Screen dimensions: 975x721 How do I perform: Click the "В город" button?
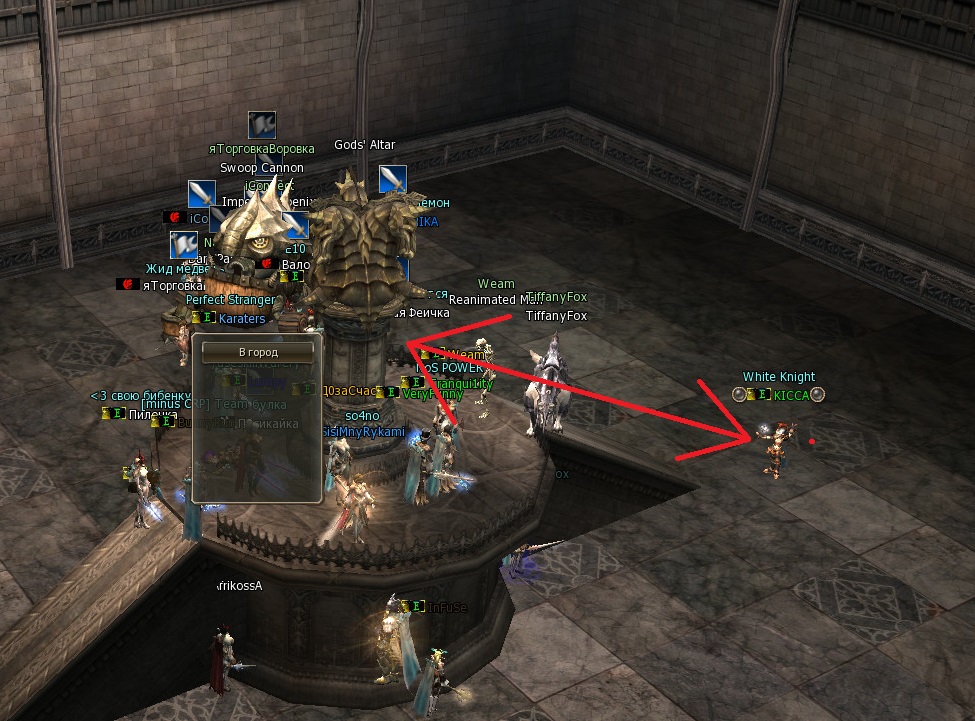(x=257, y=352)
